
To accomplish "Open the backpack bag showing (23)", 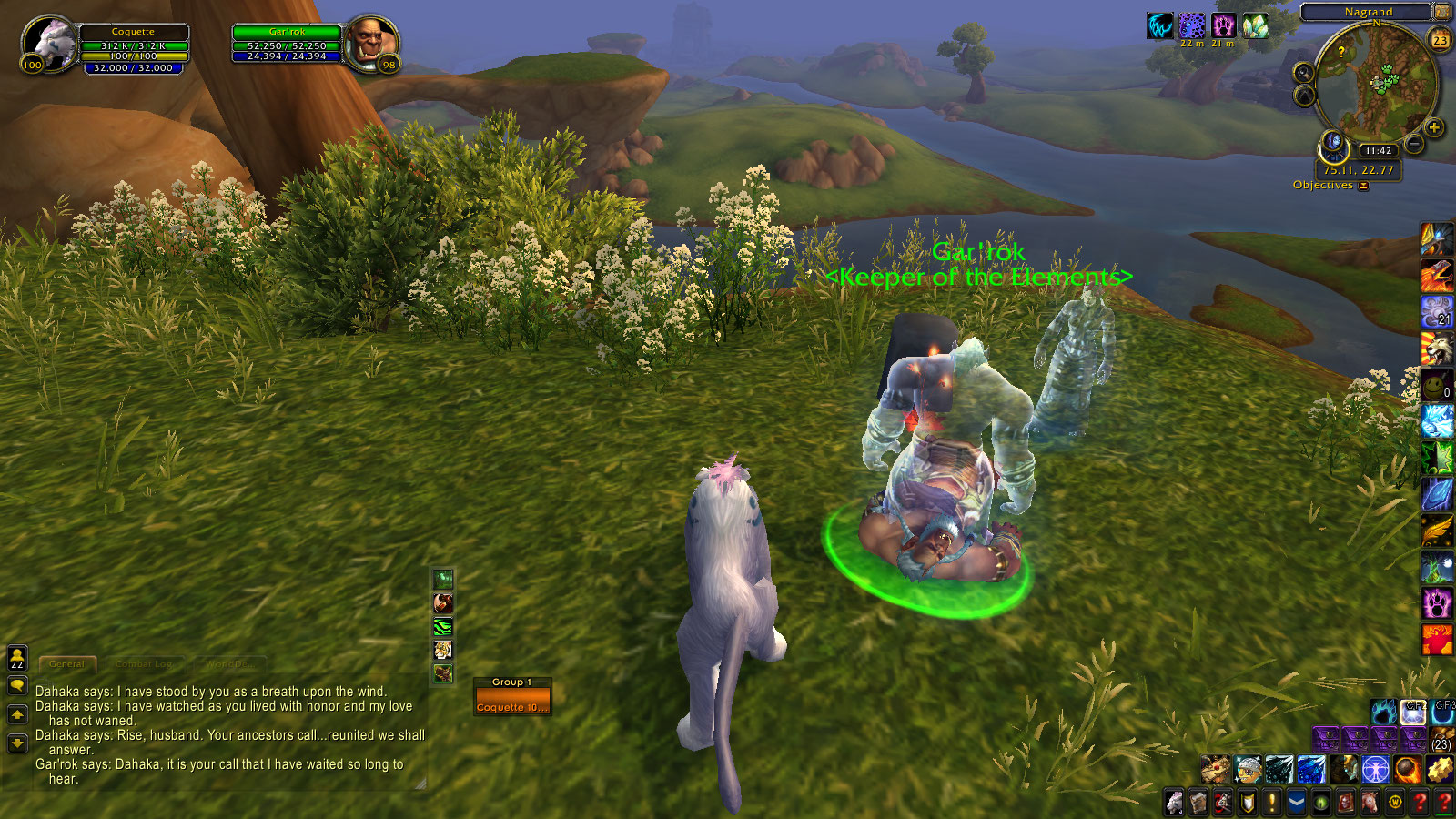I will point(1441,738).
